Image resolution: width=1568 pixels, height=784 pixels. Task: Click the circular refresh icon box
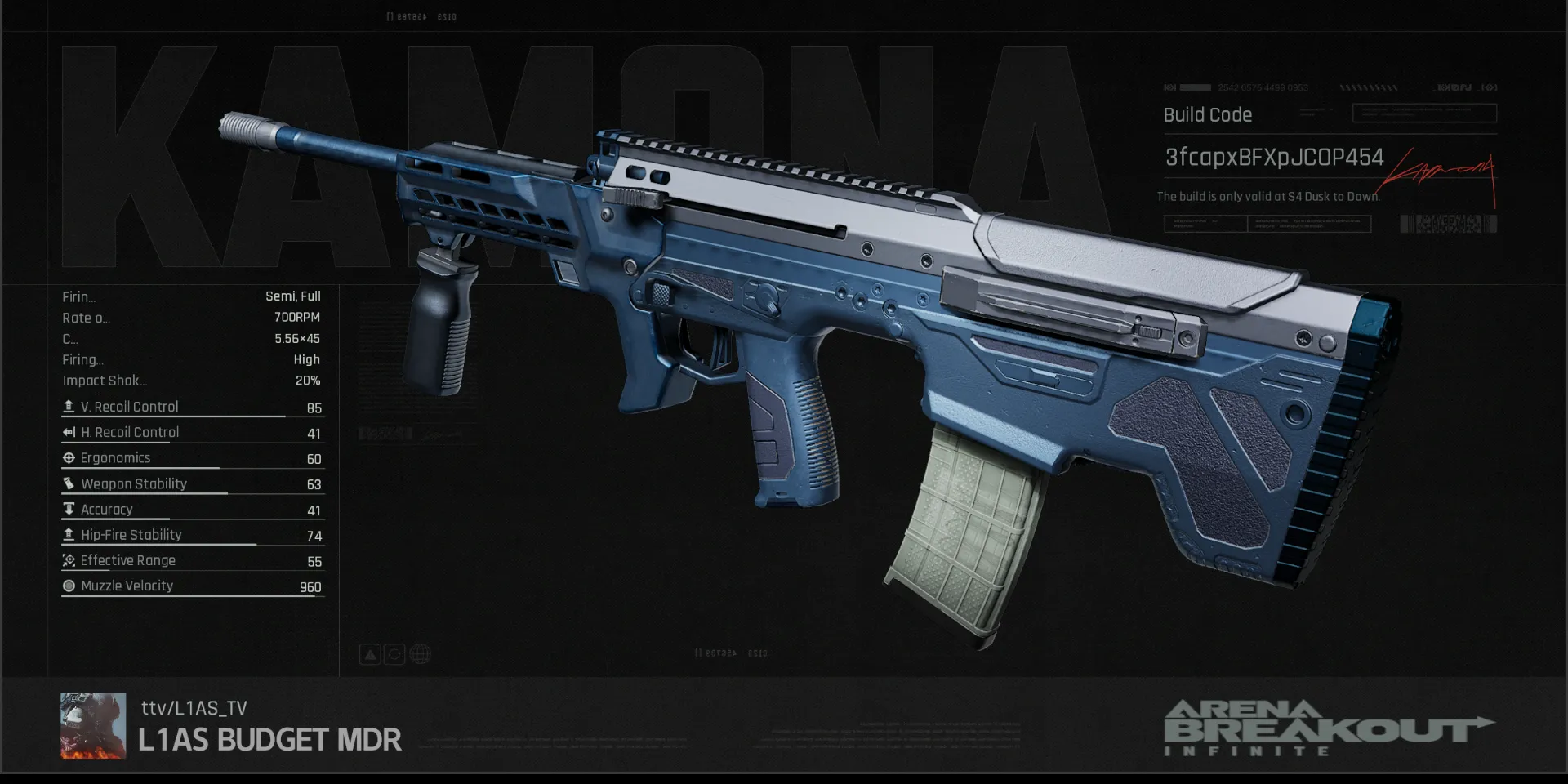[x=394, y=654]
